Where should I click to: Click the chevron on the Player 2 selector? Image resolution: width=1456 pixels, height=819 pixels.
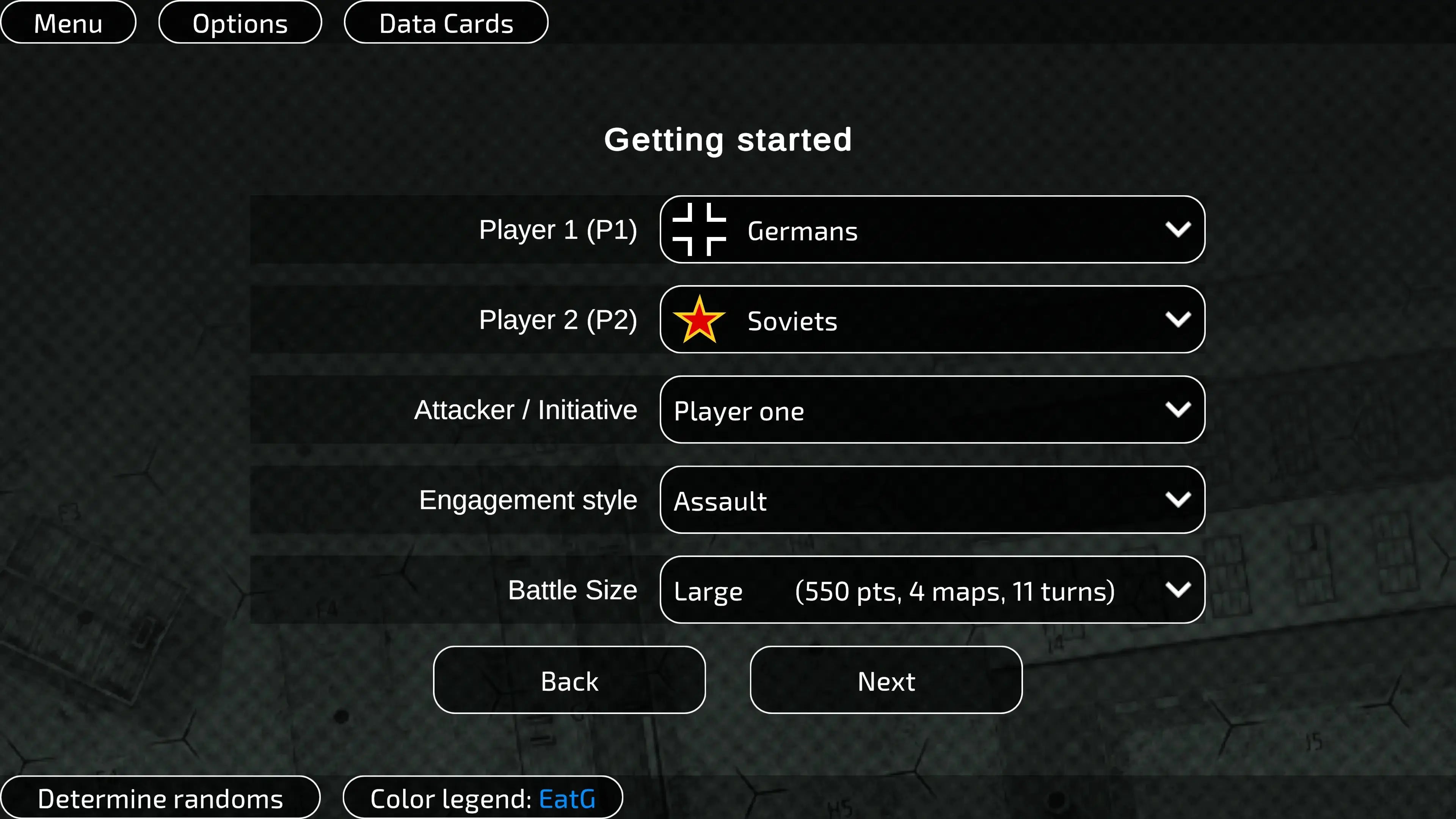coord(1179,320)
